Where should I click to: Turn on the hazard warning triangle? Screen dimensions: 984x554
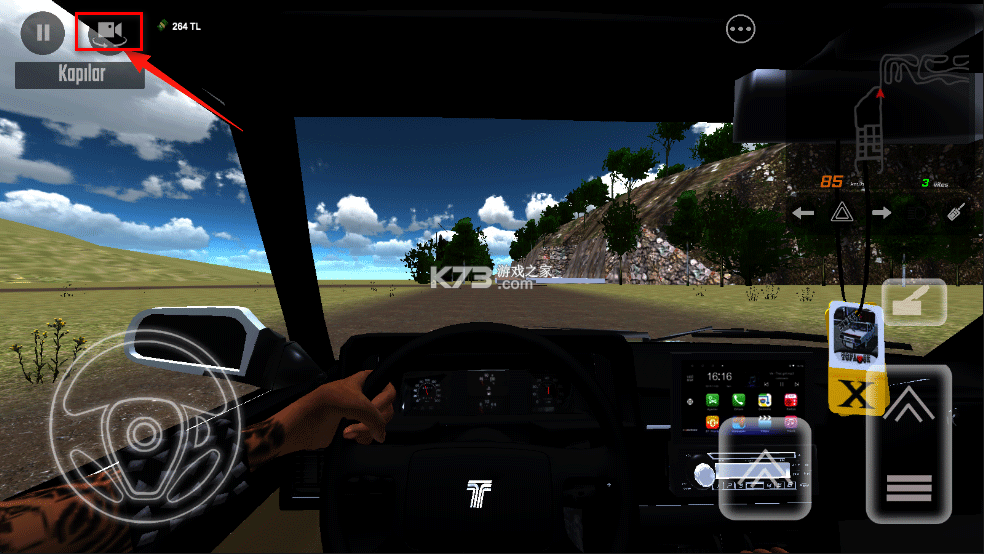point(841,213)
